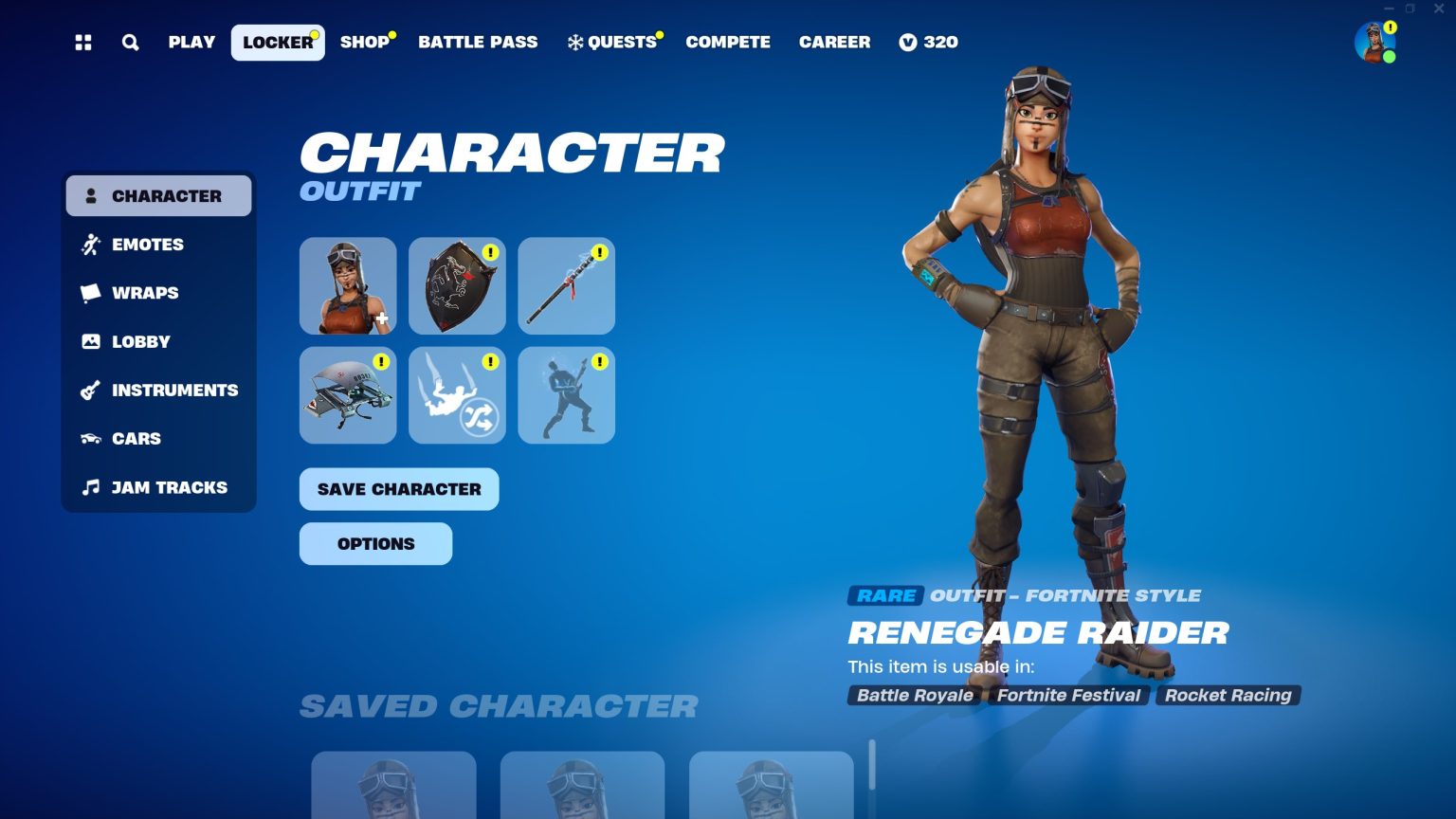Select the contrail slot showing skydiver
1456x819 pixels.
point(457,395)
